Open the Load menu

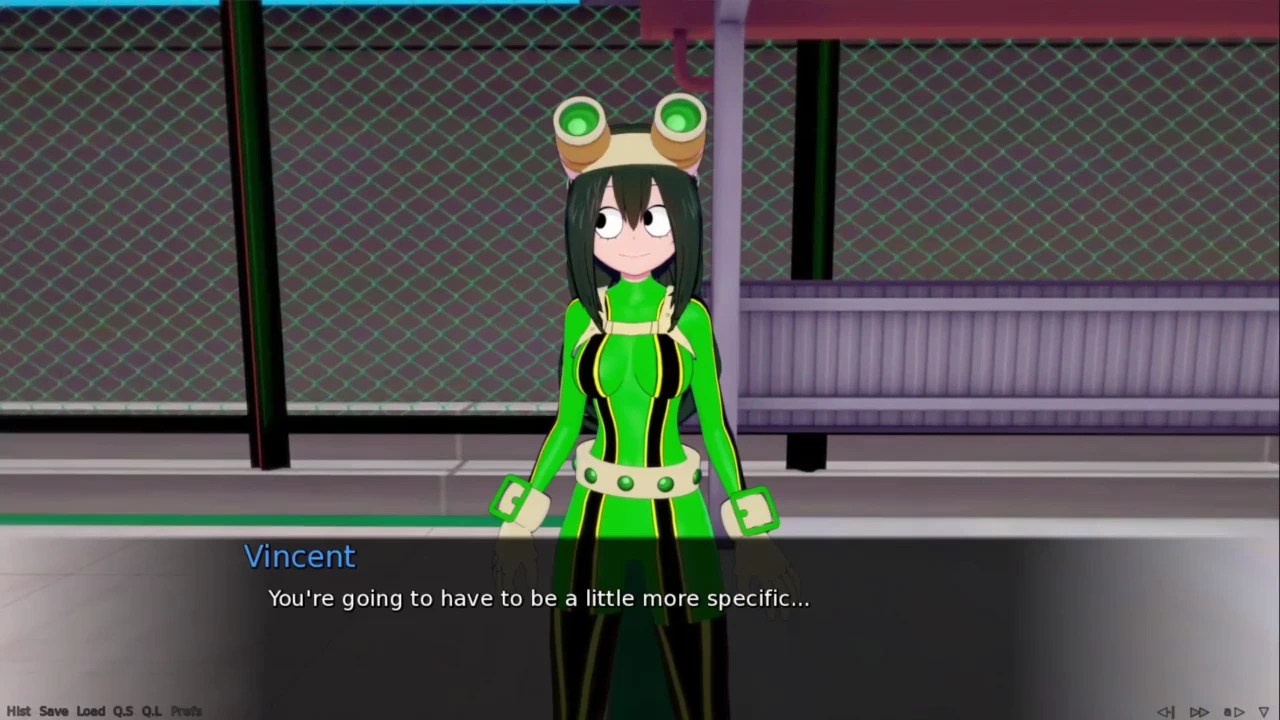(x=90, y=711)
